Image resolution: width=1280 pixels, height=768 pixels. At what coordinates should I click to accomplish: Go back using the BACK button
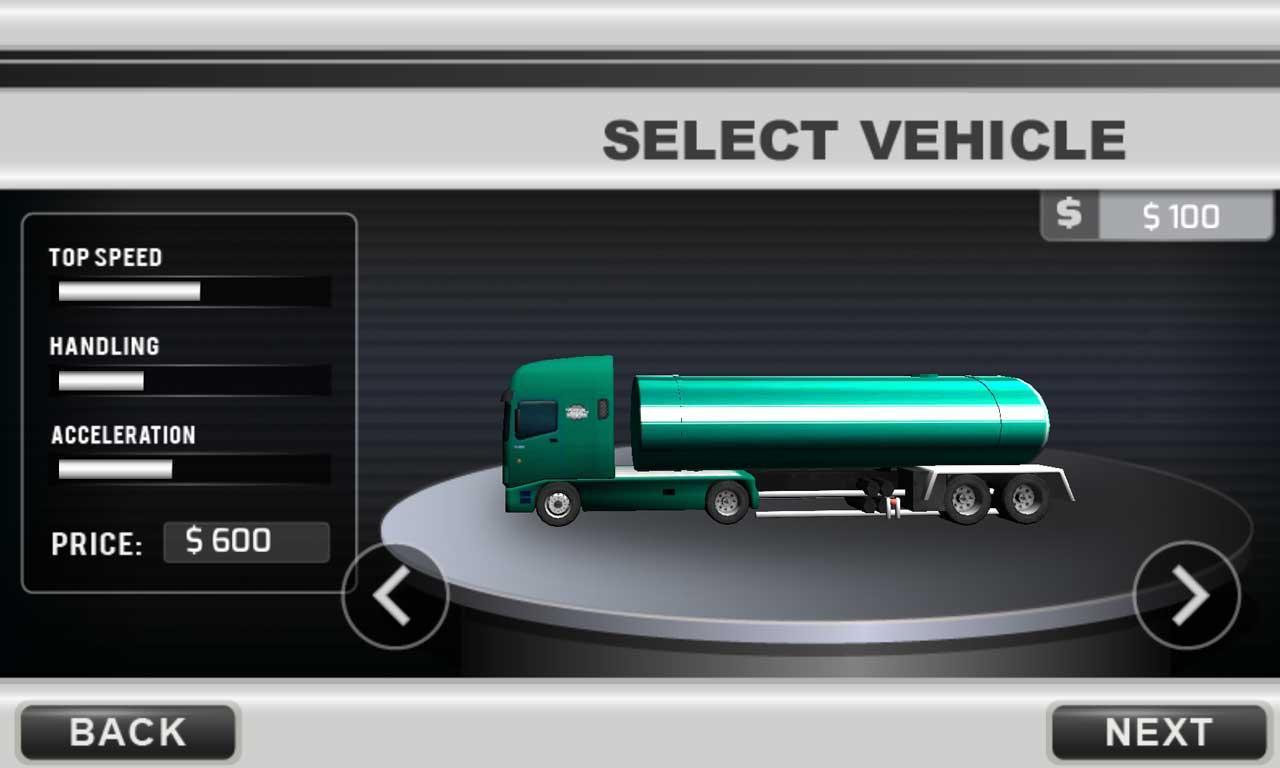126,733
